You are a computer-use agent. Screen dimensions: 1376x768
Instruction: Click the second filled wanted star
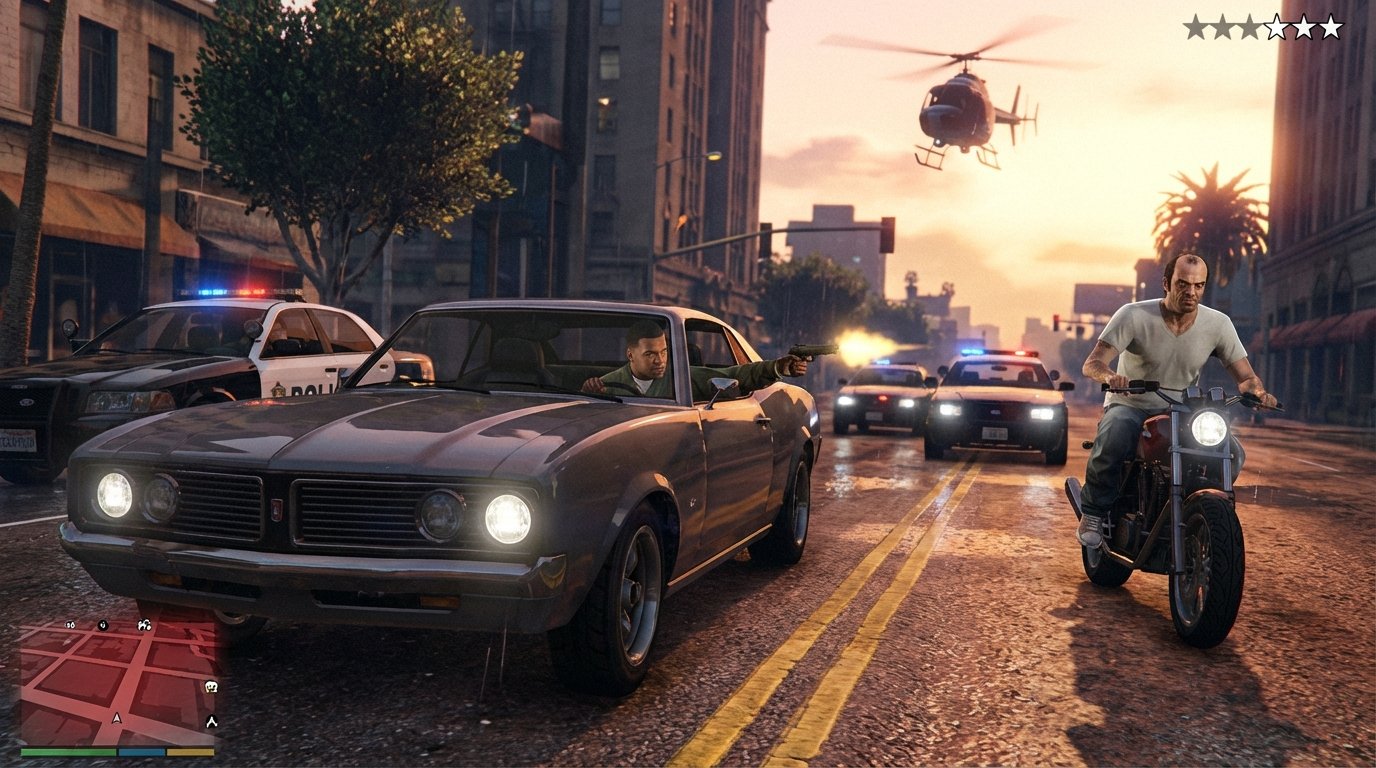(x=1222, y=24)
